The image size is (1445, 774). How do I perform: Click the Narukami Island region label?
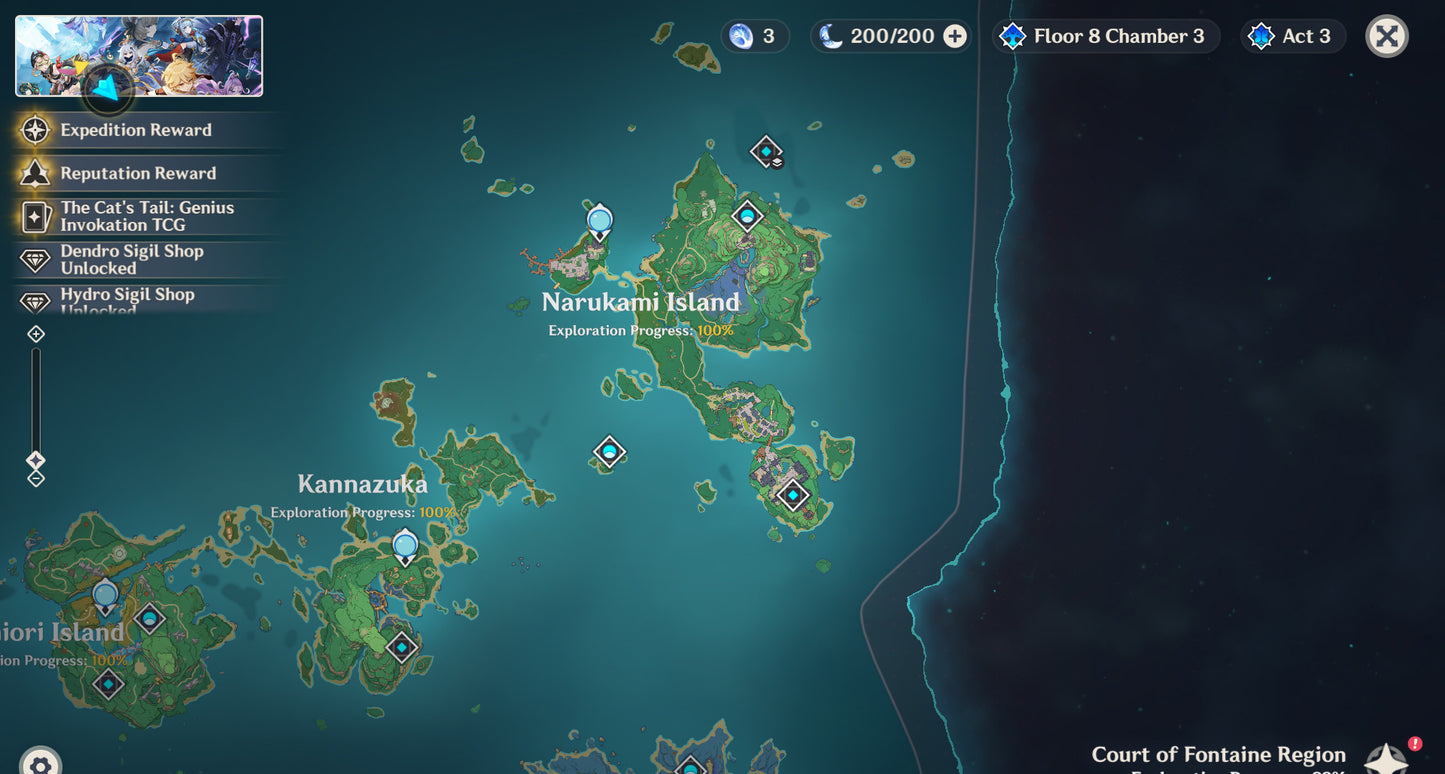pos(640,302)
